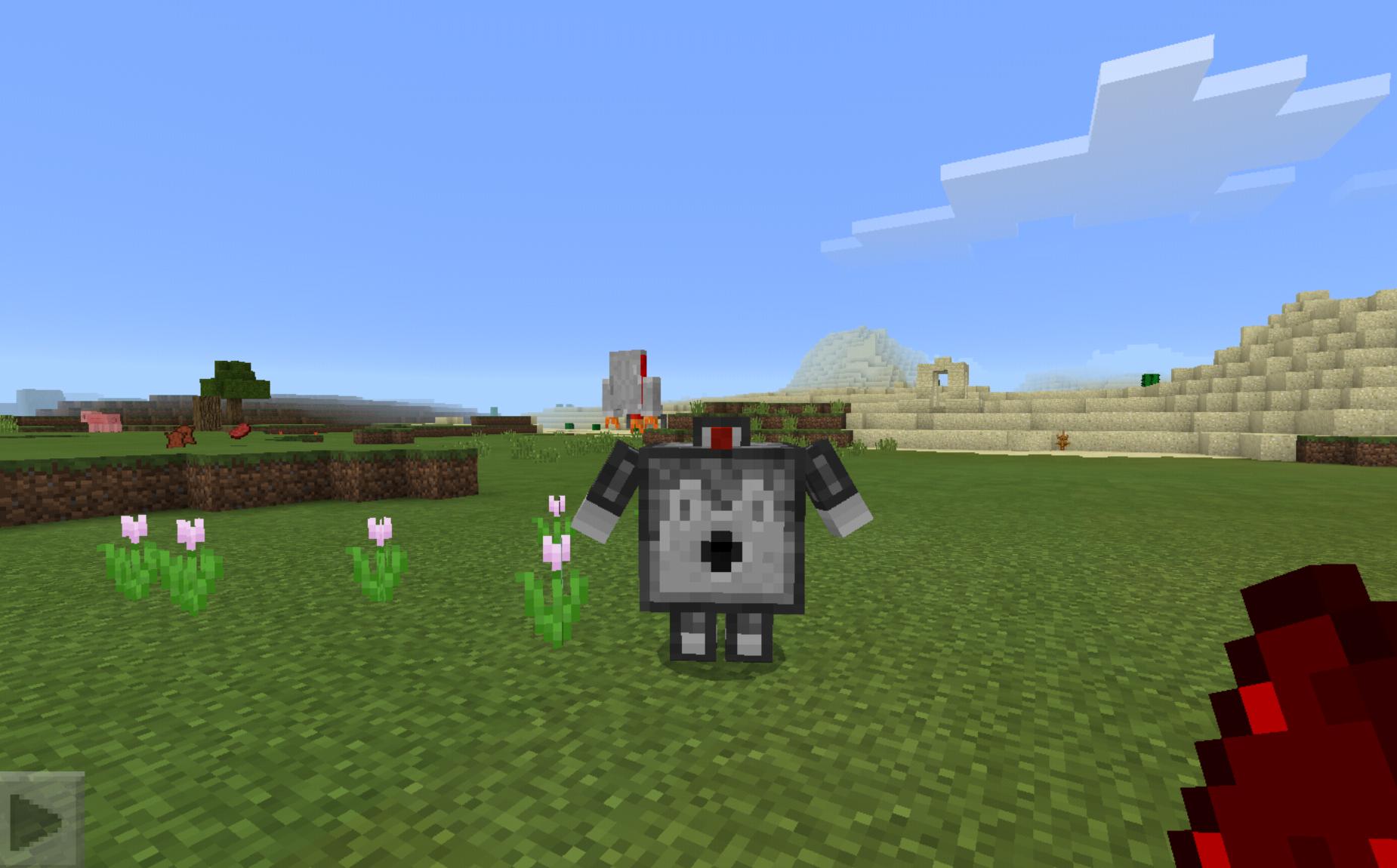Click the pink pig near the tree

coord(100,421)
